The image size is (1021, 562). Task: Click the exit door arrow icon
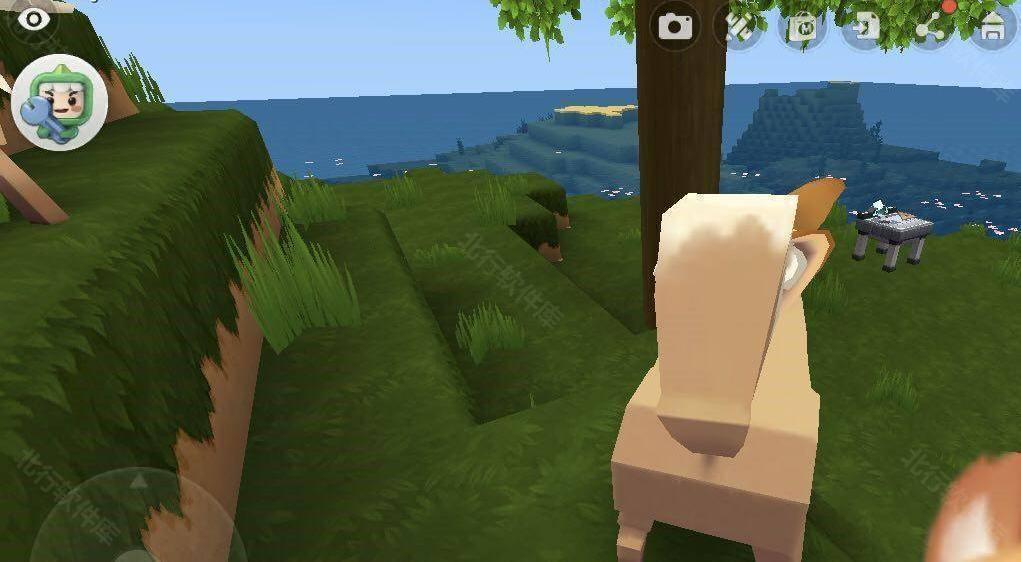coord(864,27)
